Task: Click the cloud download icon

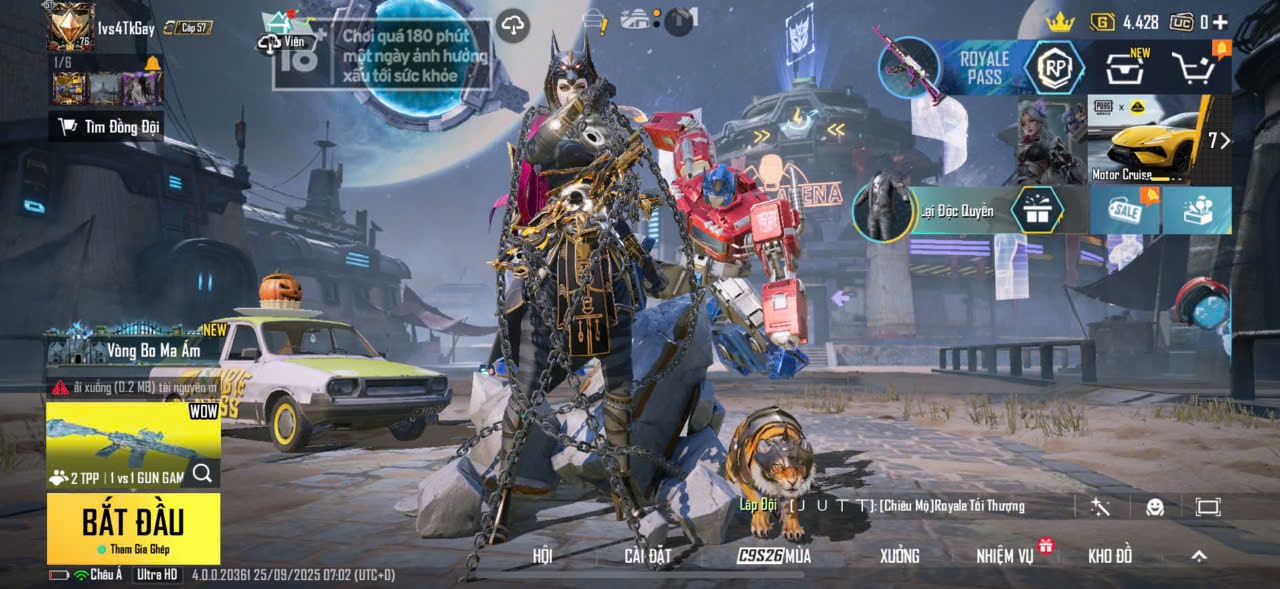Action: point(512,26)
